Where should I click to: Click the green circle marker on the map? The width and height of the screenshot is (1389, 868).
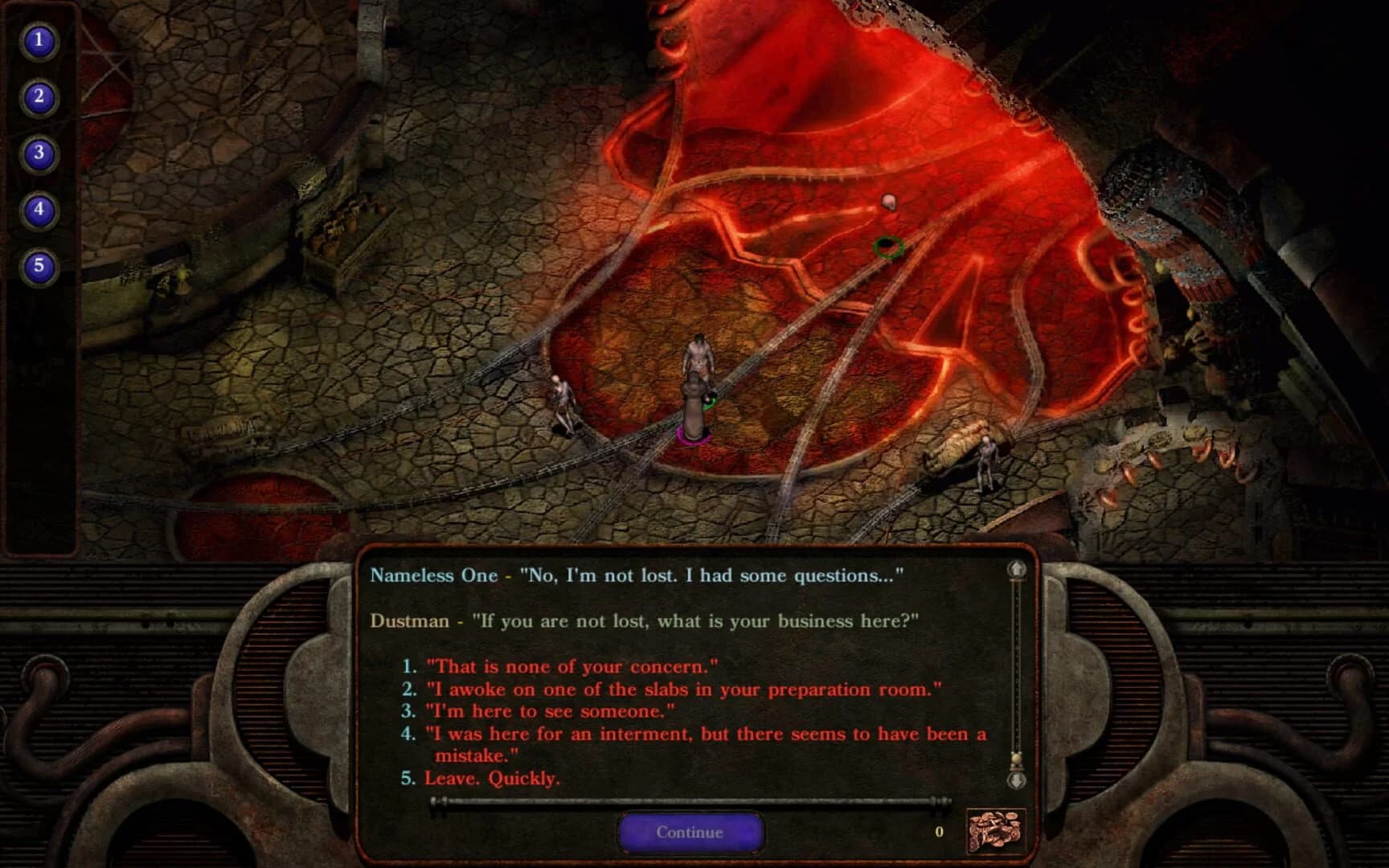(887, 248)
